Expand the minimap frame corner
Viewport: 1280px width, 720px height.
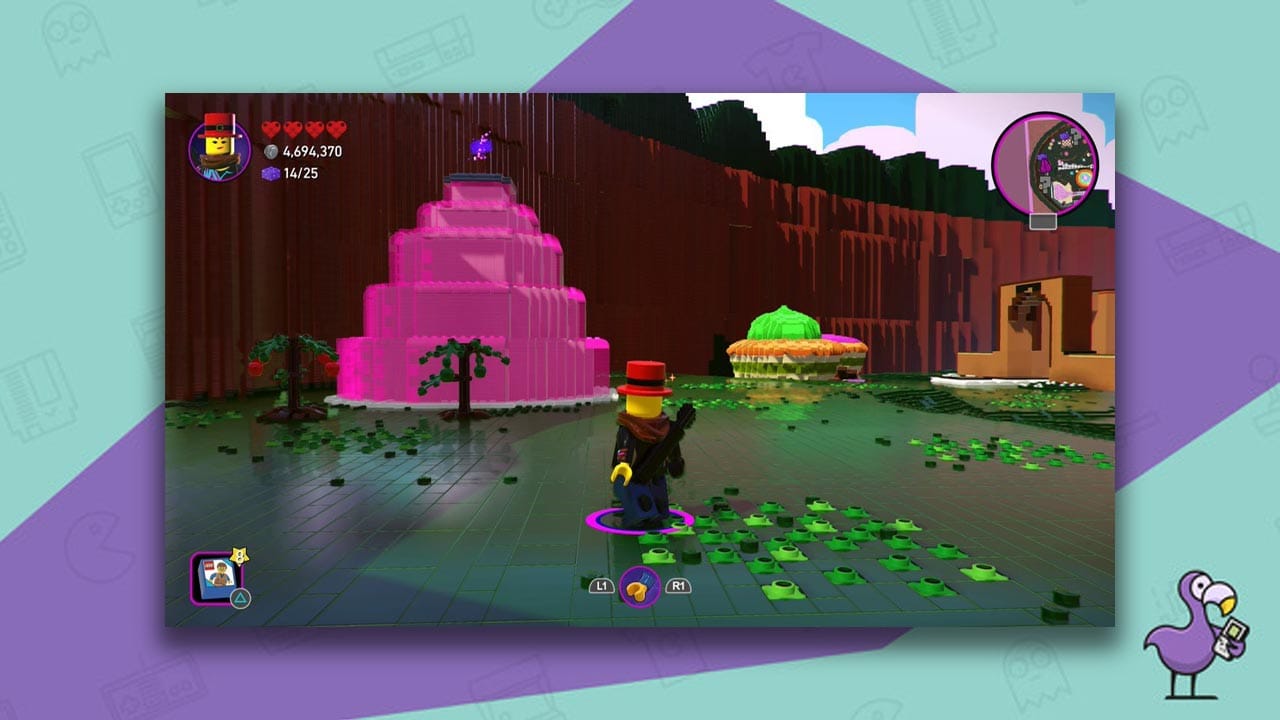pos(1042,221)
